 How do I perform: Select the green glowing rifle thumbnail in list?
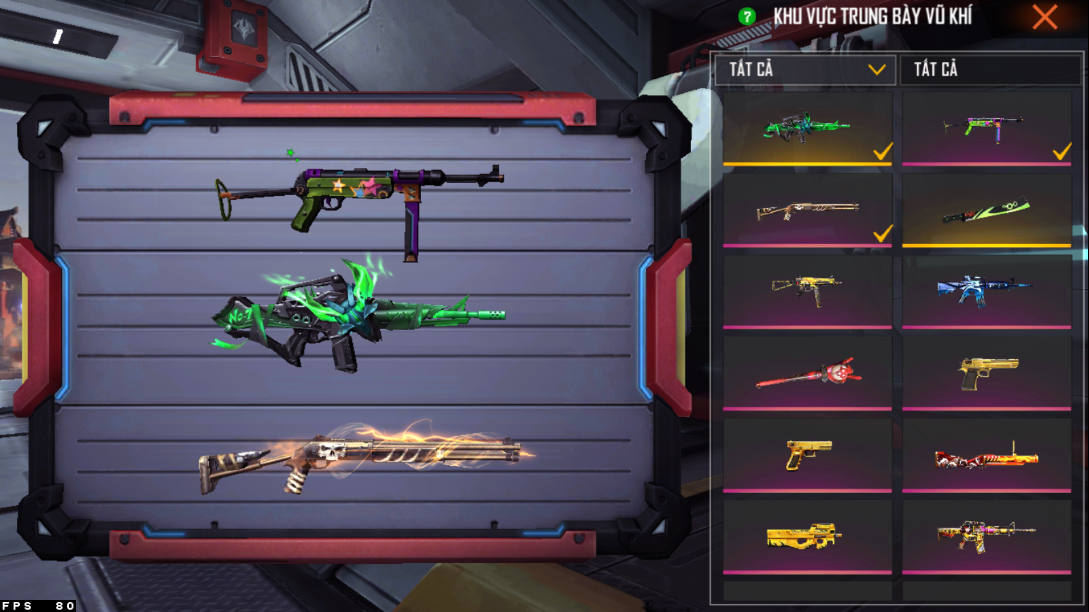coord(807,128)
